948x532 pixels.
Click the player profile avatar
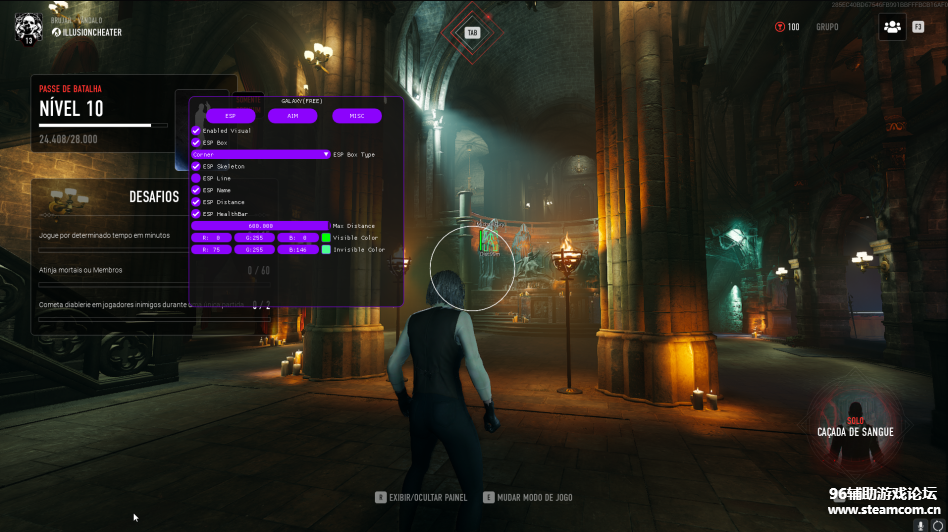(x=28, y=27)
